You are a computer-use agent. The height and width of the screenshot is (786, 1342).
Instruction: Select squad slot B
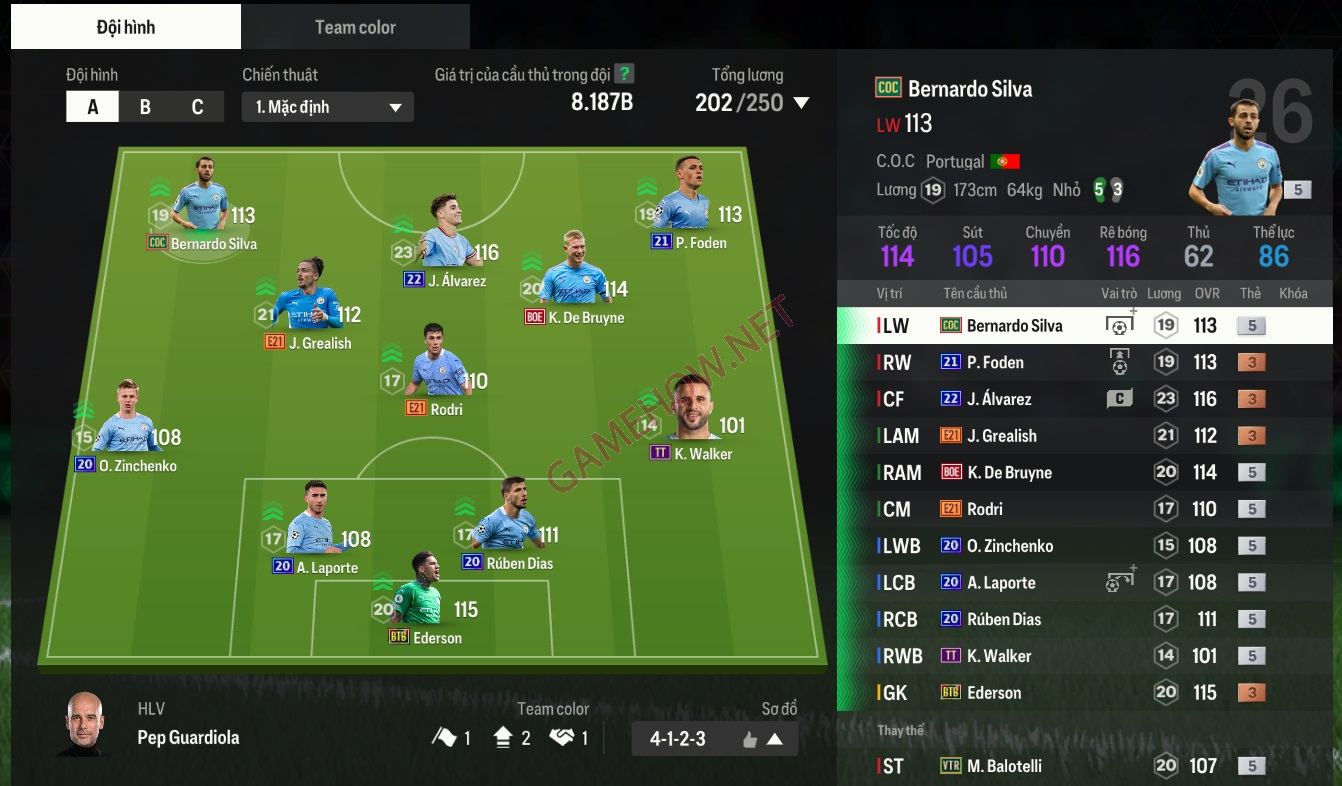pos(144,106)
